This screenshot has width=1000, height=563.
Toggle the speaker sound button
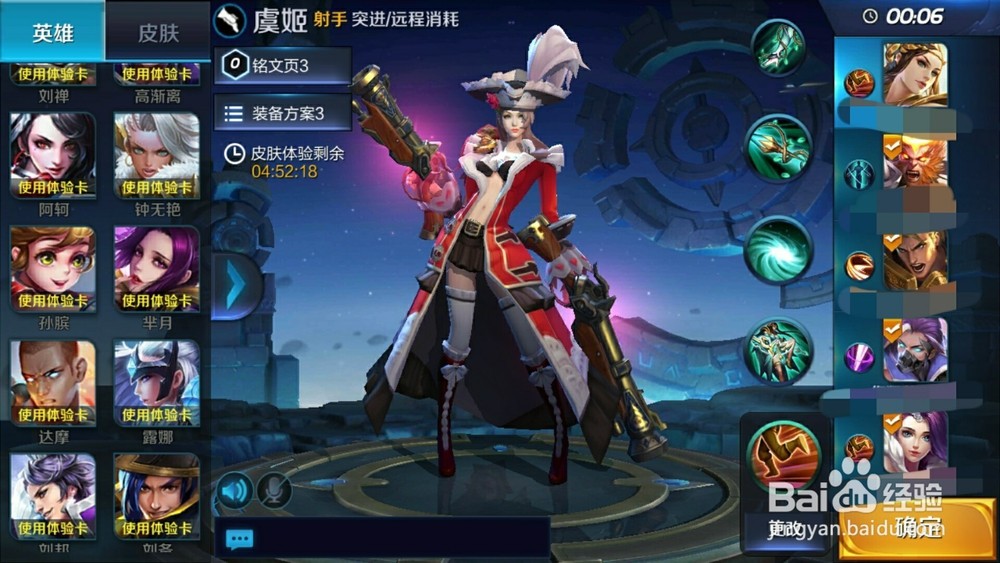pos(235,490)
